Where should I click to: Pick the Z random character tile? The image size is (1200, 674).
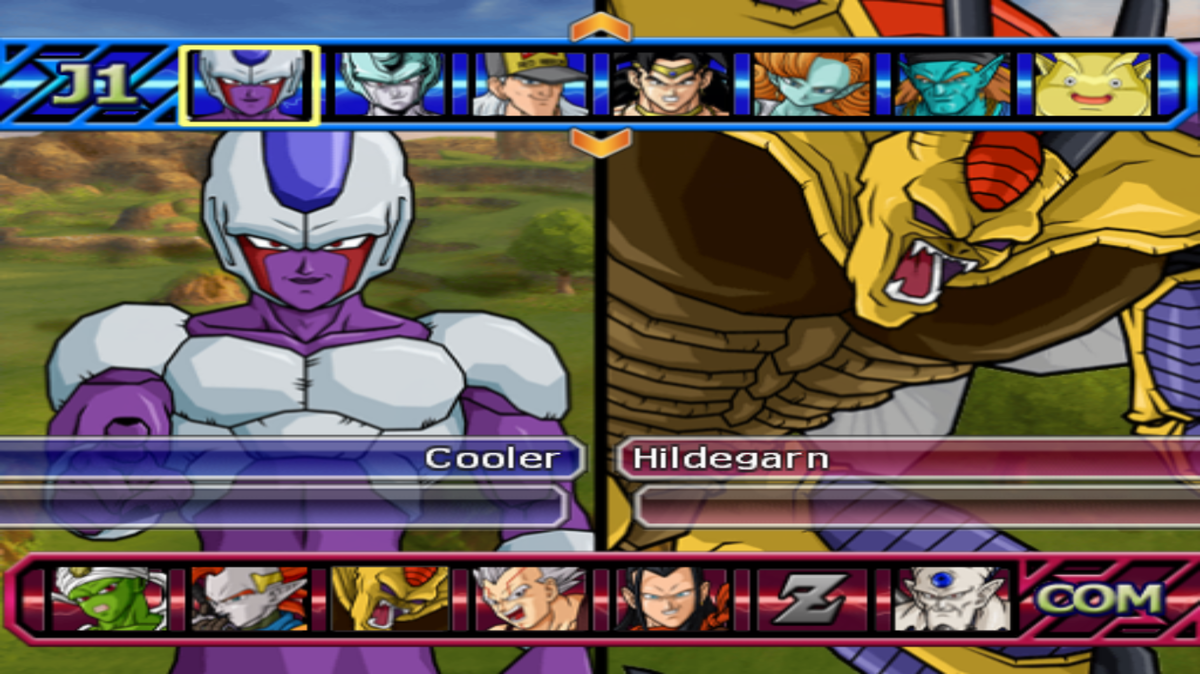pyautogui.click(x=812, y=599)
